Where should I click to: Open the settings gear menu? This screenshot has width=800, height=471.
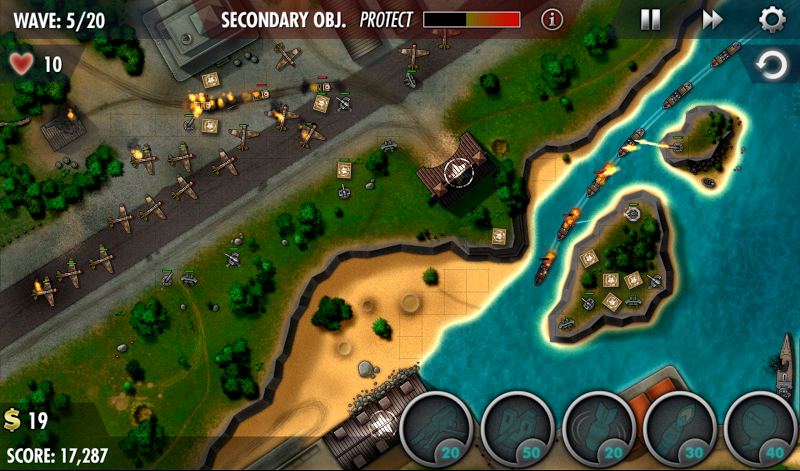[x=772, y=19]
